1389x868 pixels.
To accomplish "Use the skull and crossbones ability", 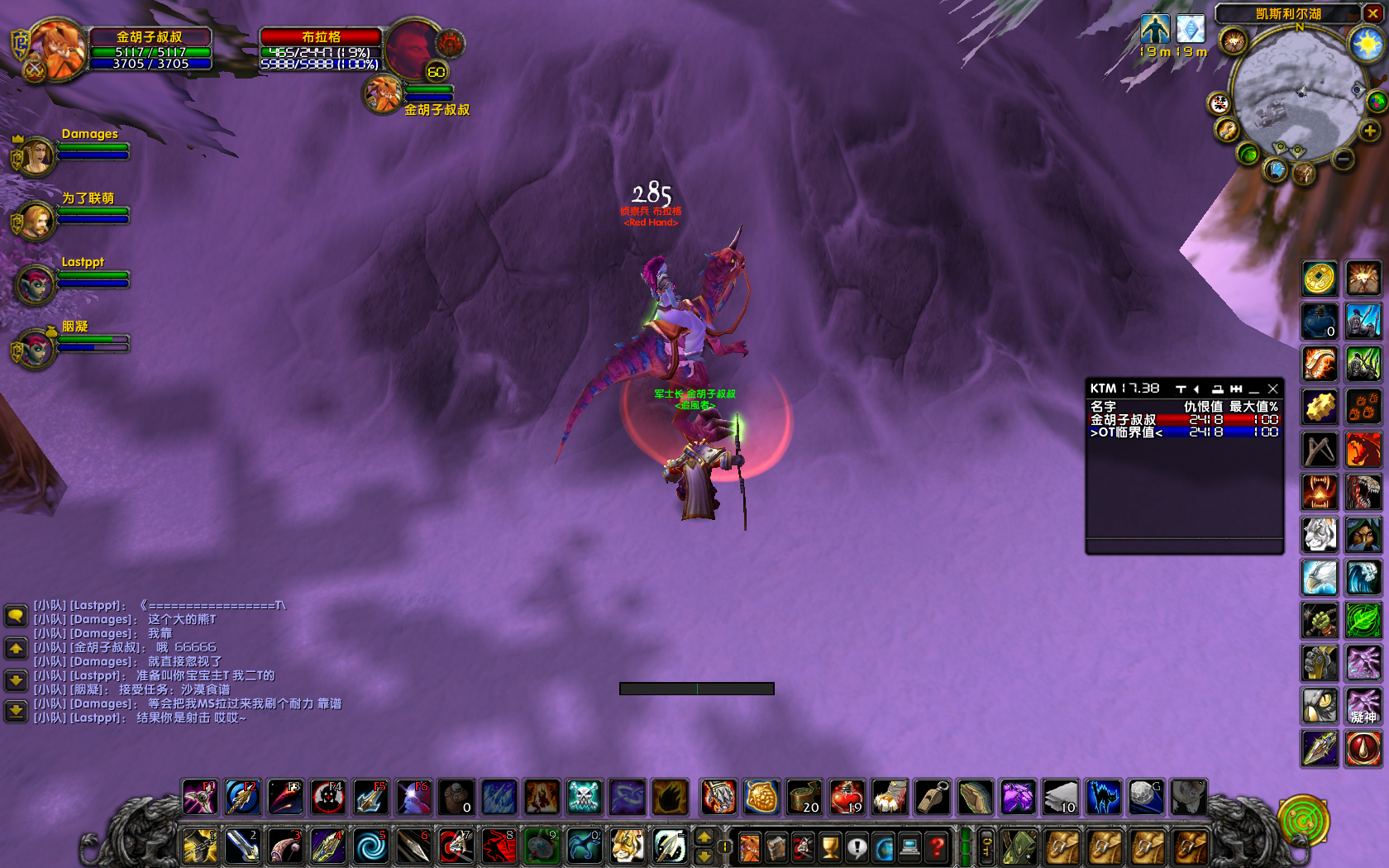I will pos(585,798).
